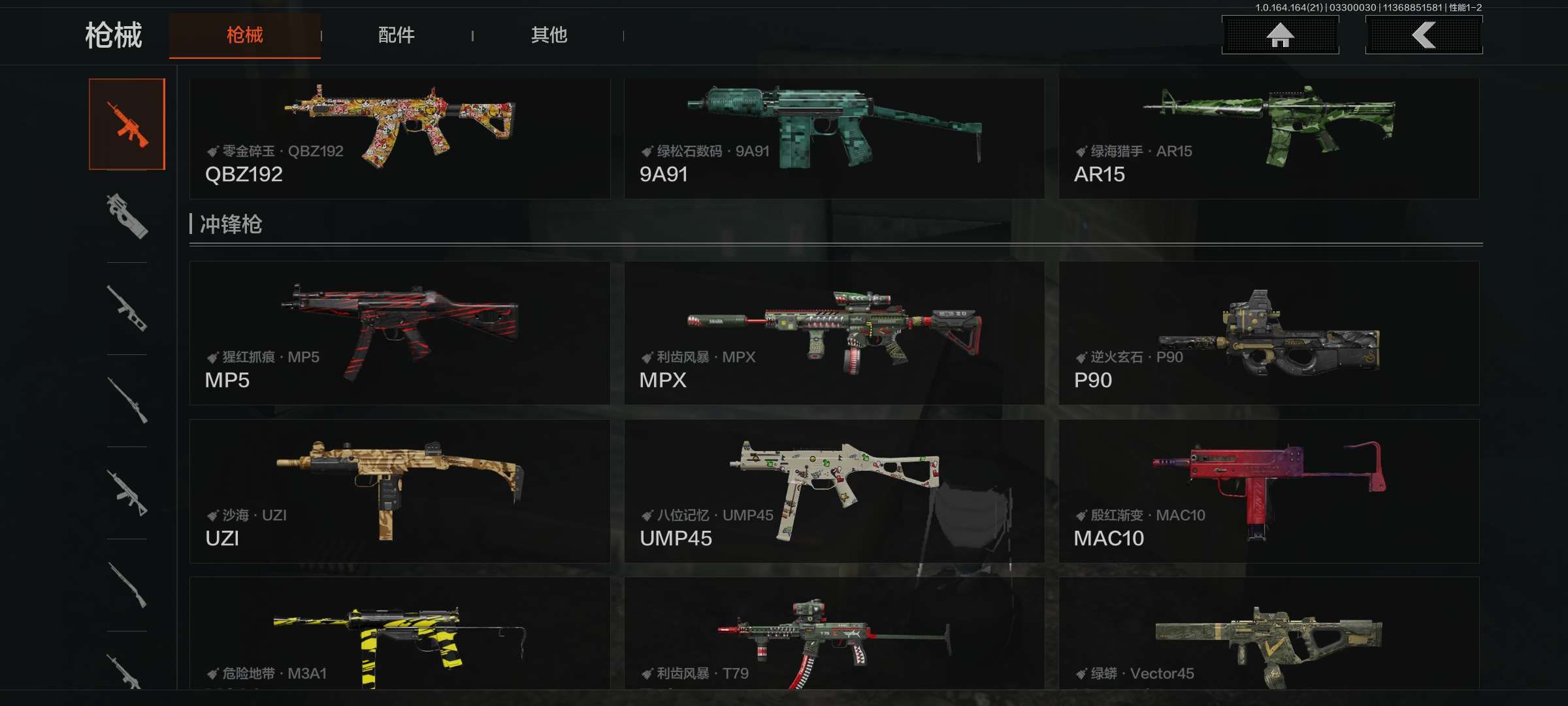
Task: Choose the QBZ192 weapon skin tile
Action: tap(399, 138)
